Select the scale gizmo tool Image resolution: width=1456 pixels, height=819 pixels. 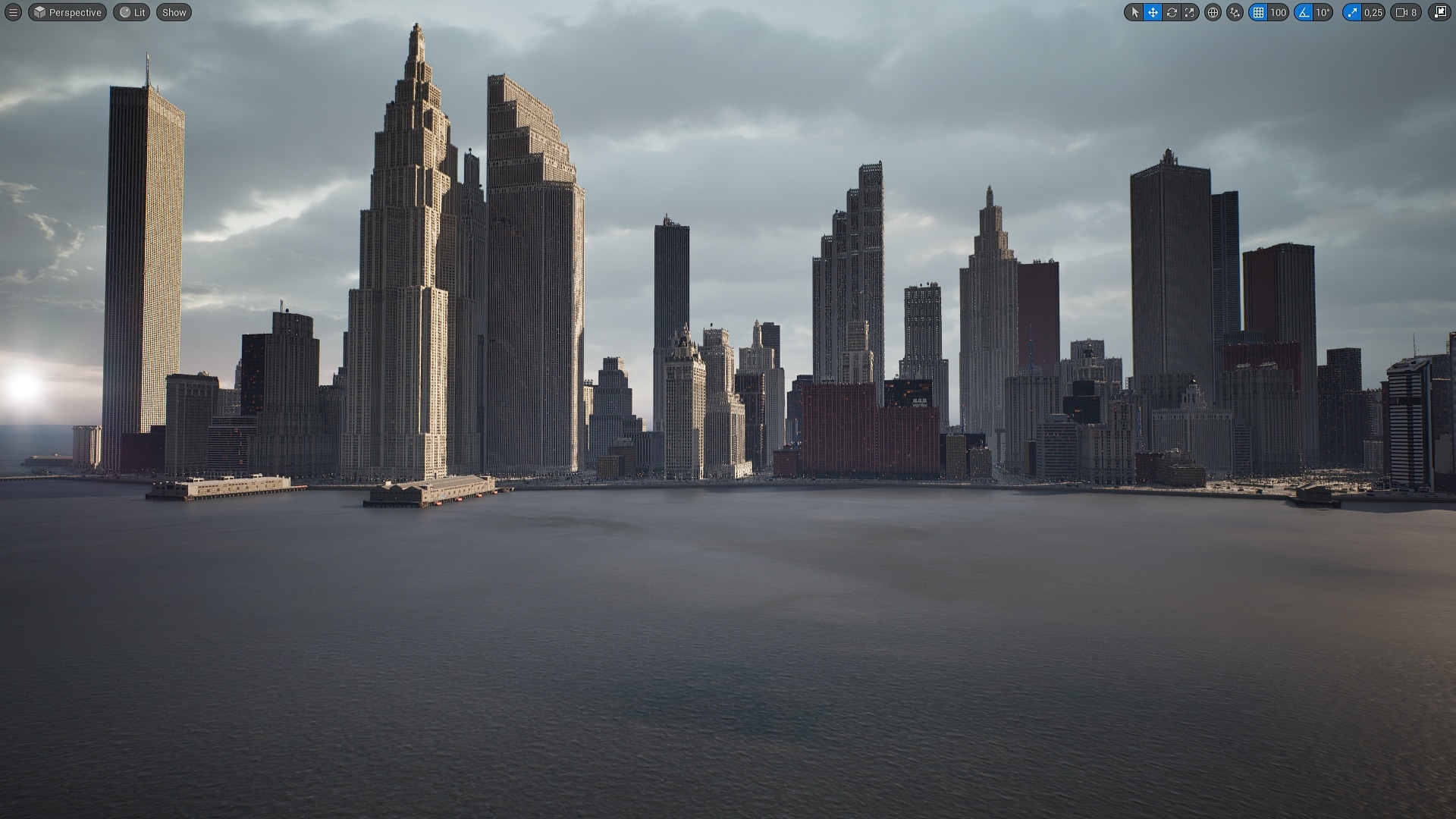click(x=1190, y=12)
